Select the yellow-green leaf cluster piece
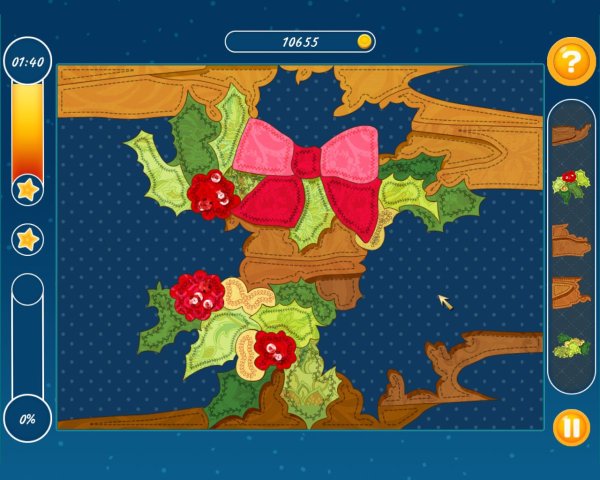The image size is (600, 480). (x=571, y=346)
